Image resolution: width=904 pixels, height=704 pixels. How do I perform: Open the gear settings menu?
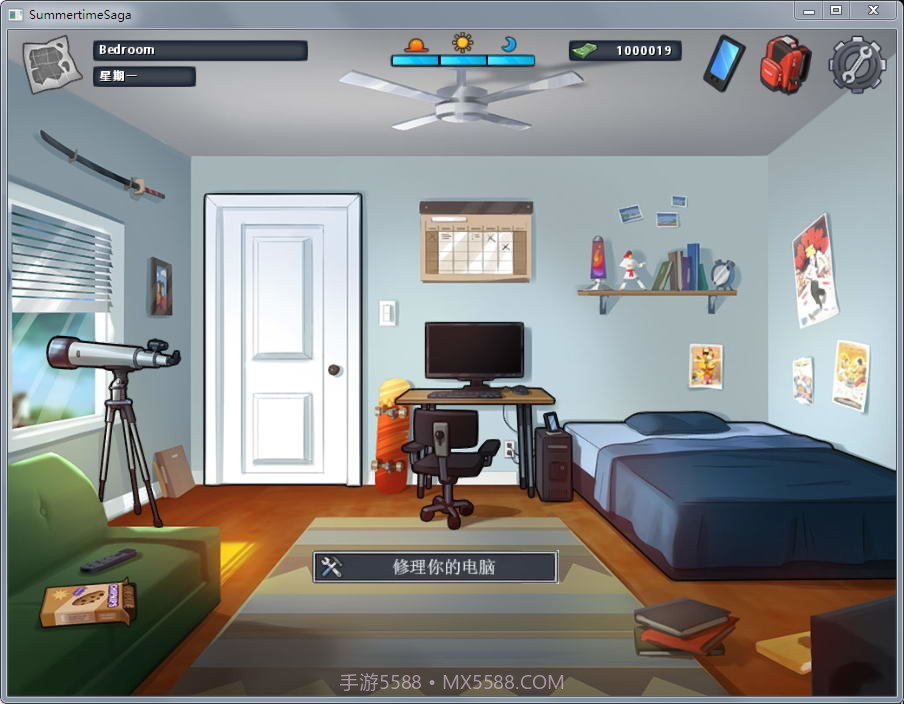point(857,65)
